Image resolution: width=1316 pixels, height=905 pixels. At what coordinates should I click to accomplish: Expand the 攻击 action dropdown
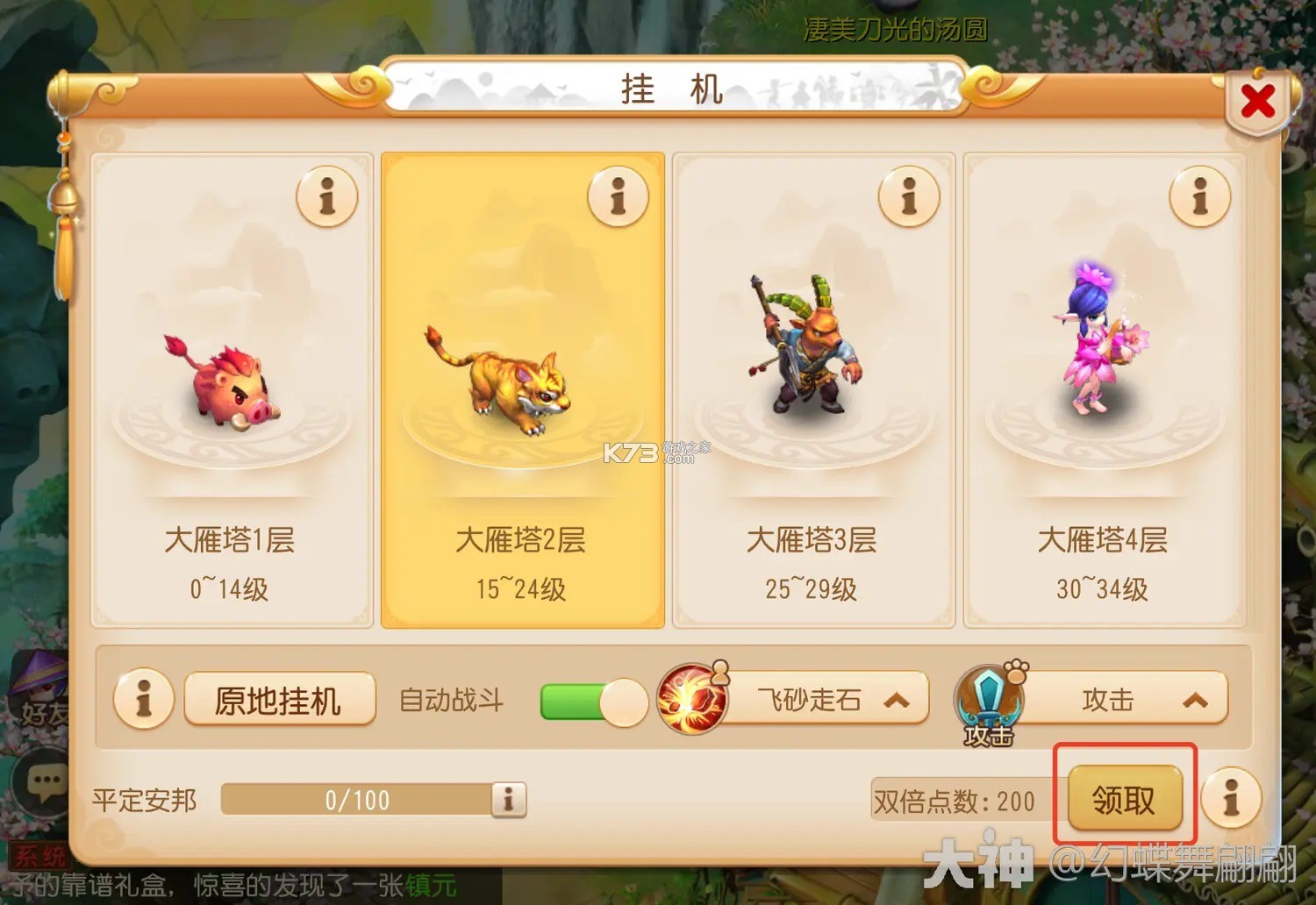[x=1195, y=700]
